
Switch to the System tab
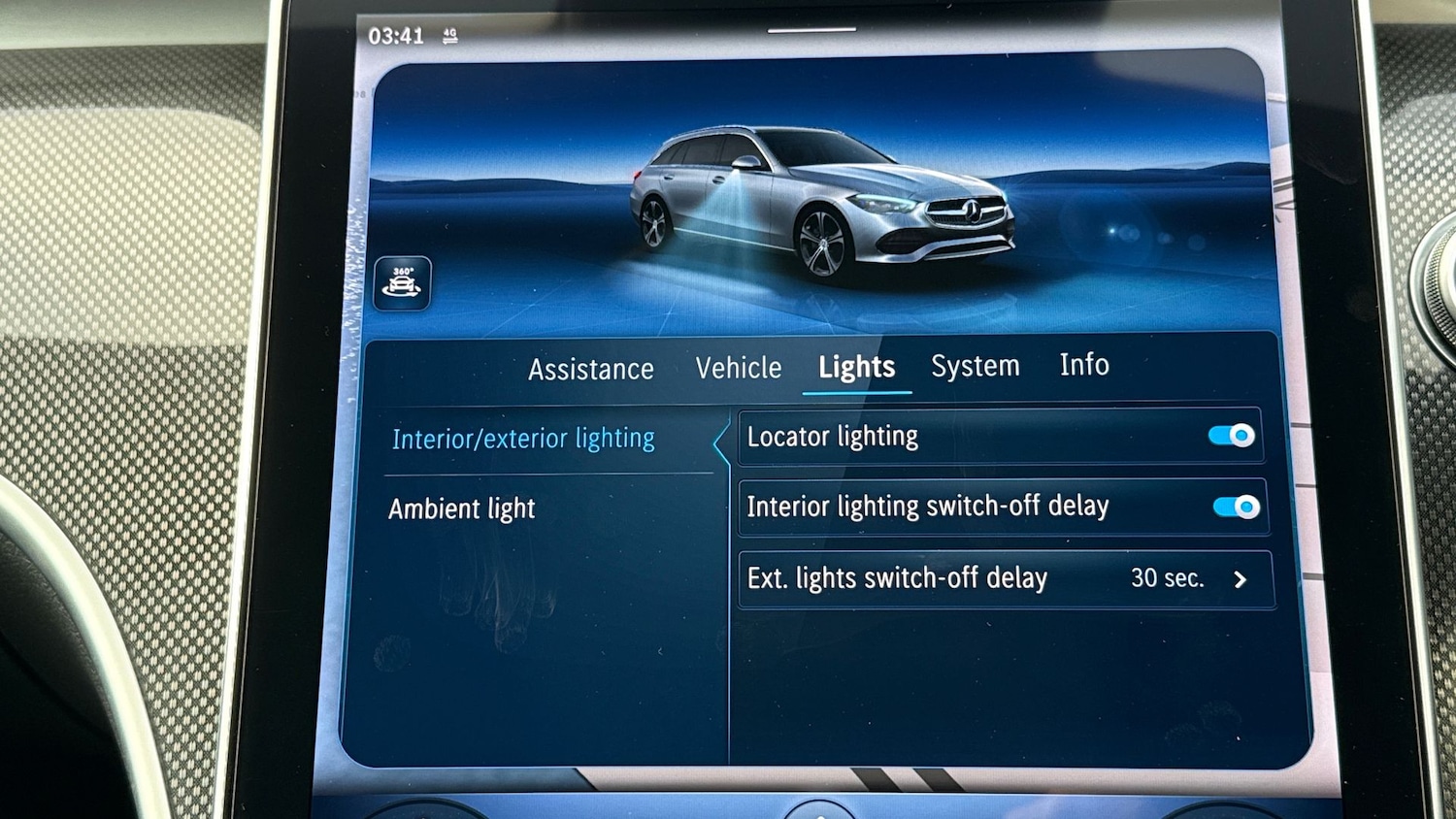pyautogui.click(x=975, y=366)
